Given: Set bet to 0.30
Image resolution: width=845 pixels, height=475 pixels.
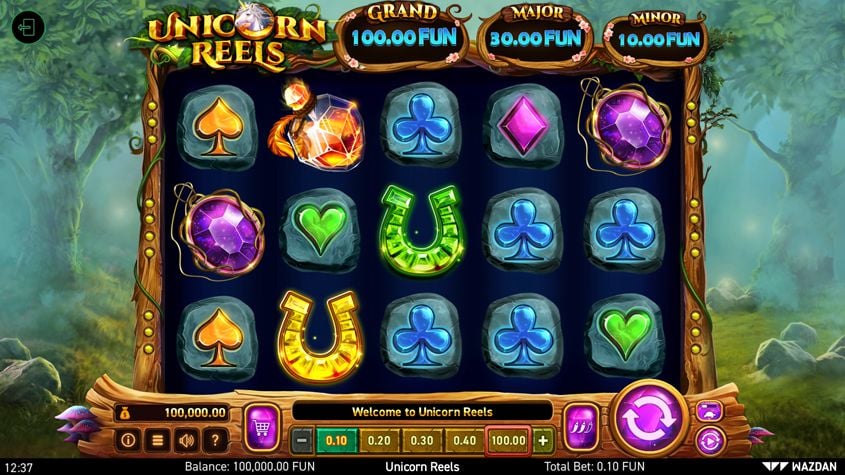Looking at the screenshot, I should (422, 440).
